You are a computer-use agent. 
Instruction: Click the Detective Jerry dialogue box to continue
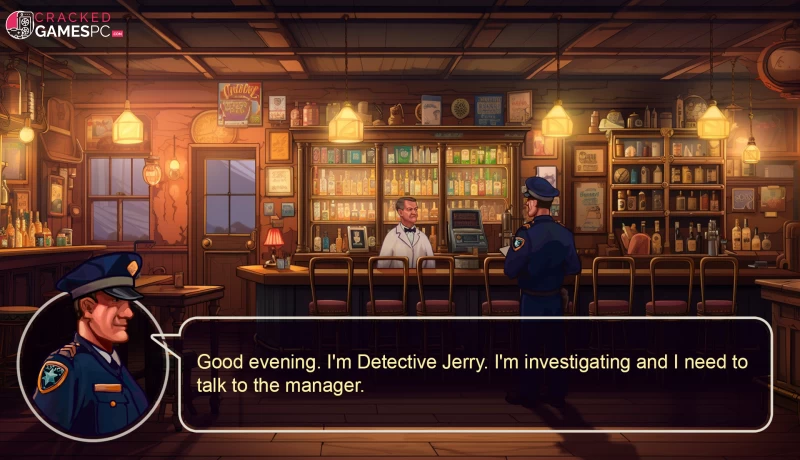[x=475, y=373]
